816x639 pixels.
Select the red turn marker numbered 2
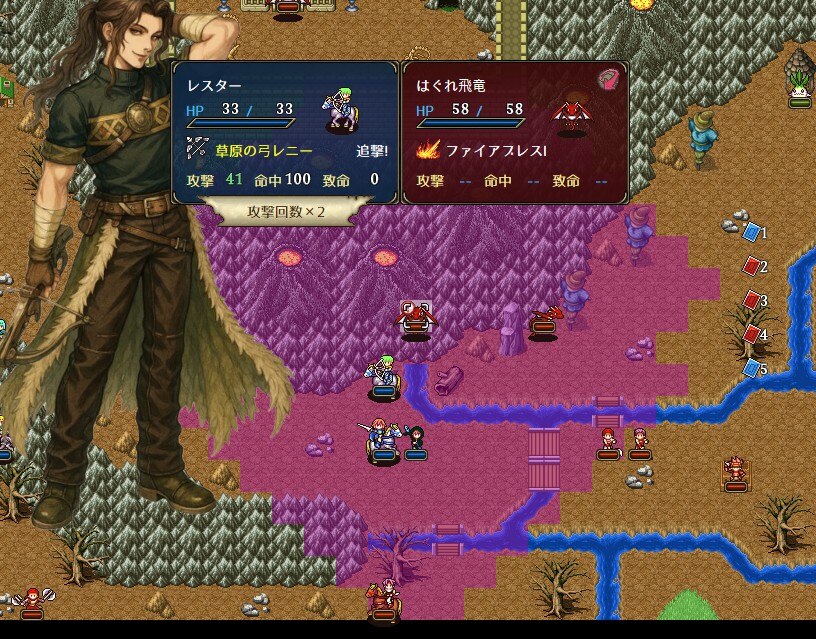pos(752,266)
